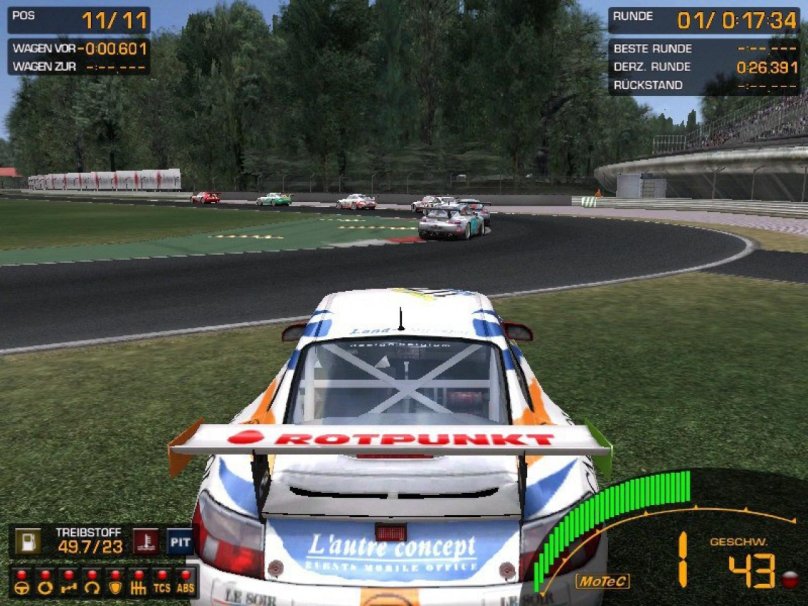Screen dimensions: 808x606
Task: Click the MoTeC dashboard logo
Action: point(603,580)
